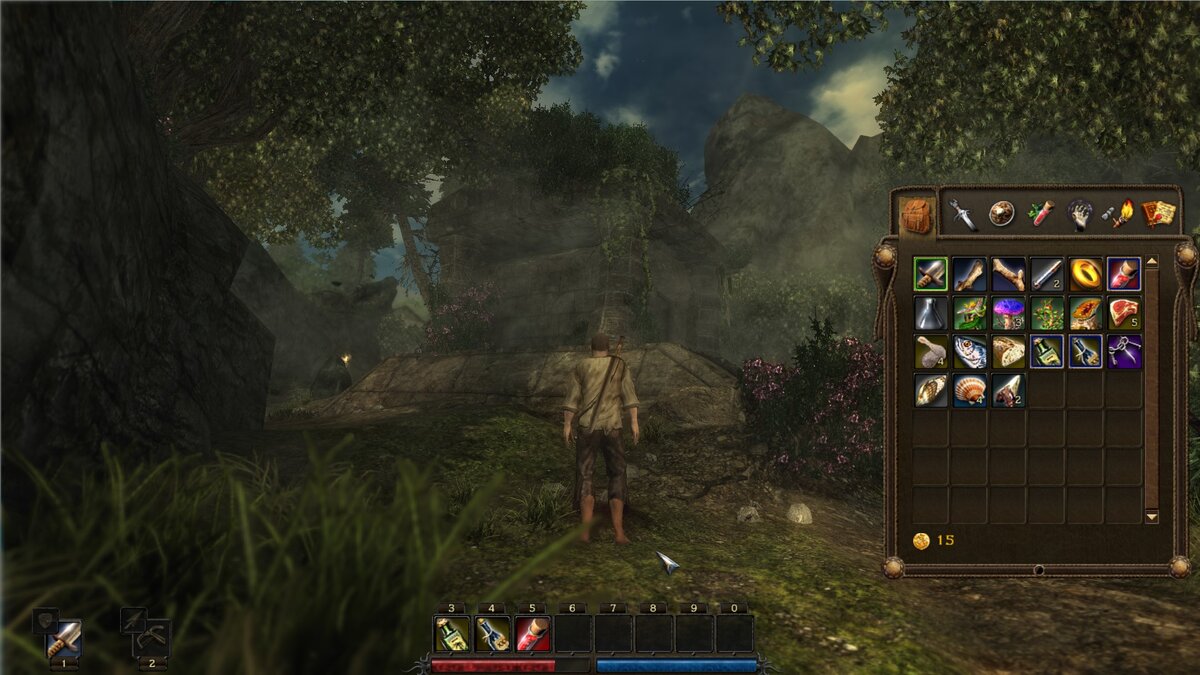This screenshot has width=1200, height=675.
Task: Select the golden ring in the inventory
Action: click(x=1086, y=273)
